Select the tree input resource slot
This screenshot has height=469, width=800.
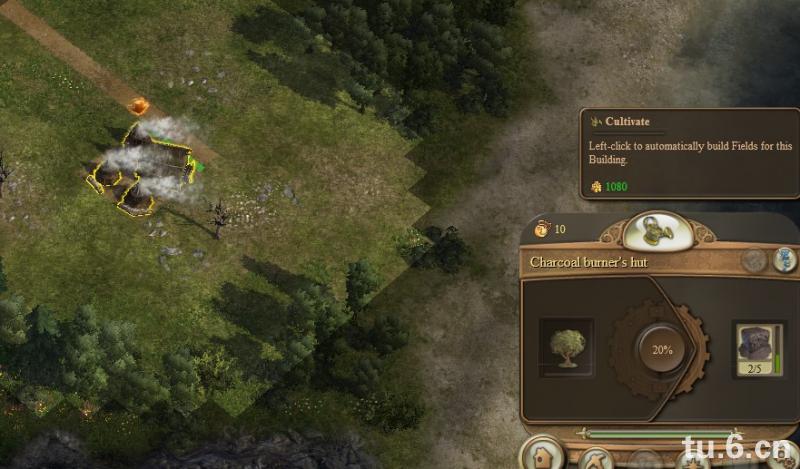click(x=566, y=346)
